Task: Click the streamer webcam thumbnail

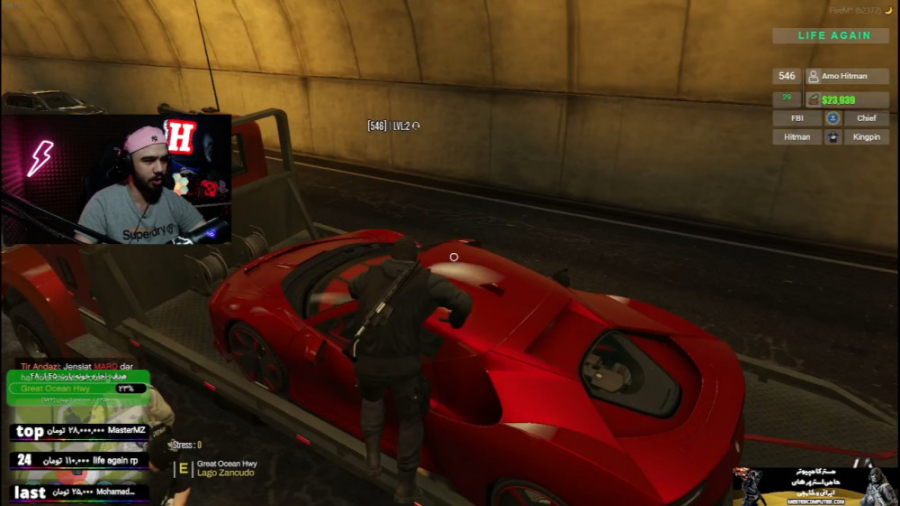Action: pyautogui.click(x=116, y=180)
